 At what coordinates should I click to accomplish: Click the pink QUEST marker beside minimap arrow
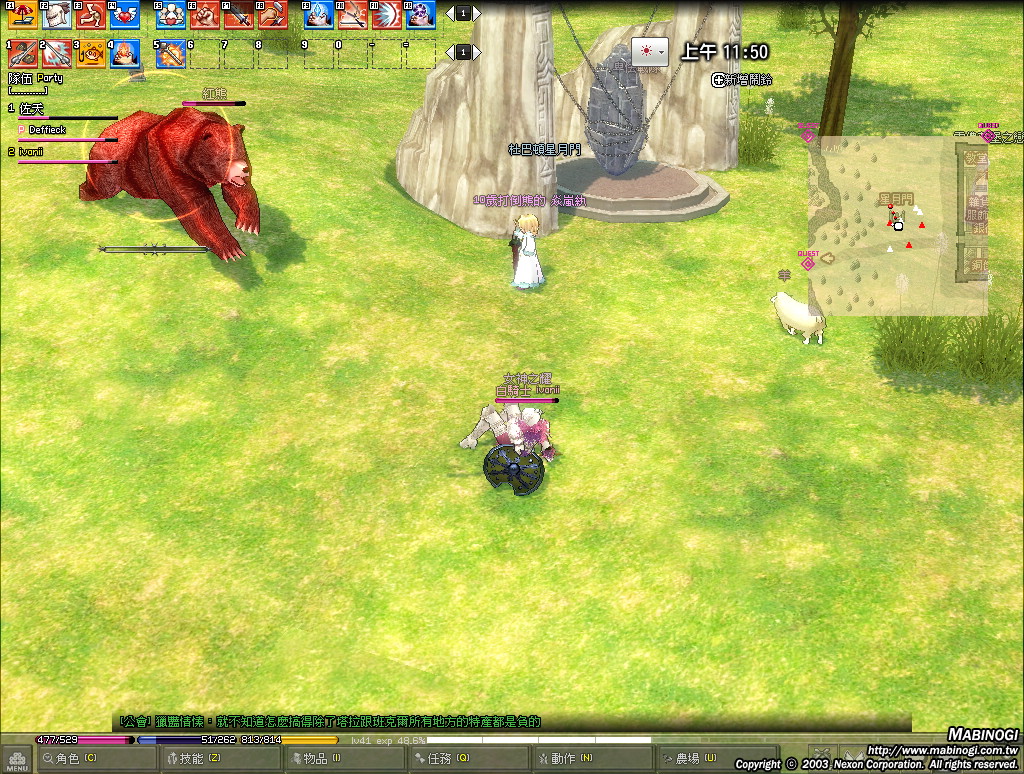click(808, 263)
